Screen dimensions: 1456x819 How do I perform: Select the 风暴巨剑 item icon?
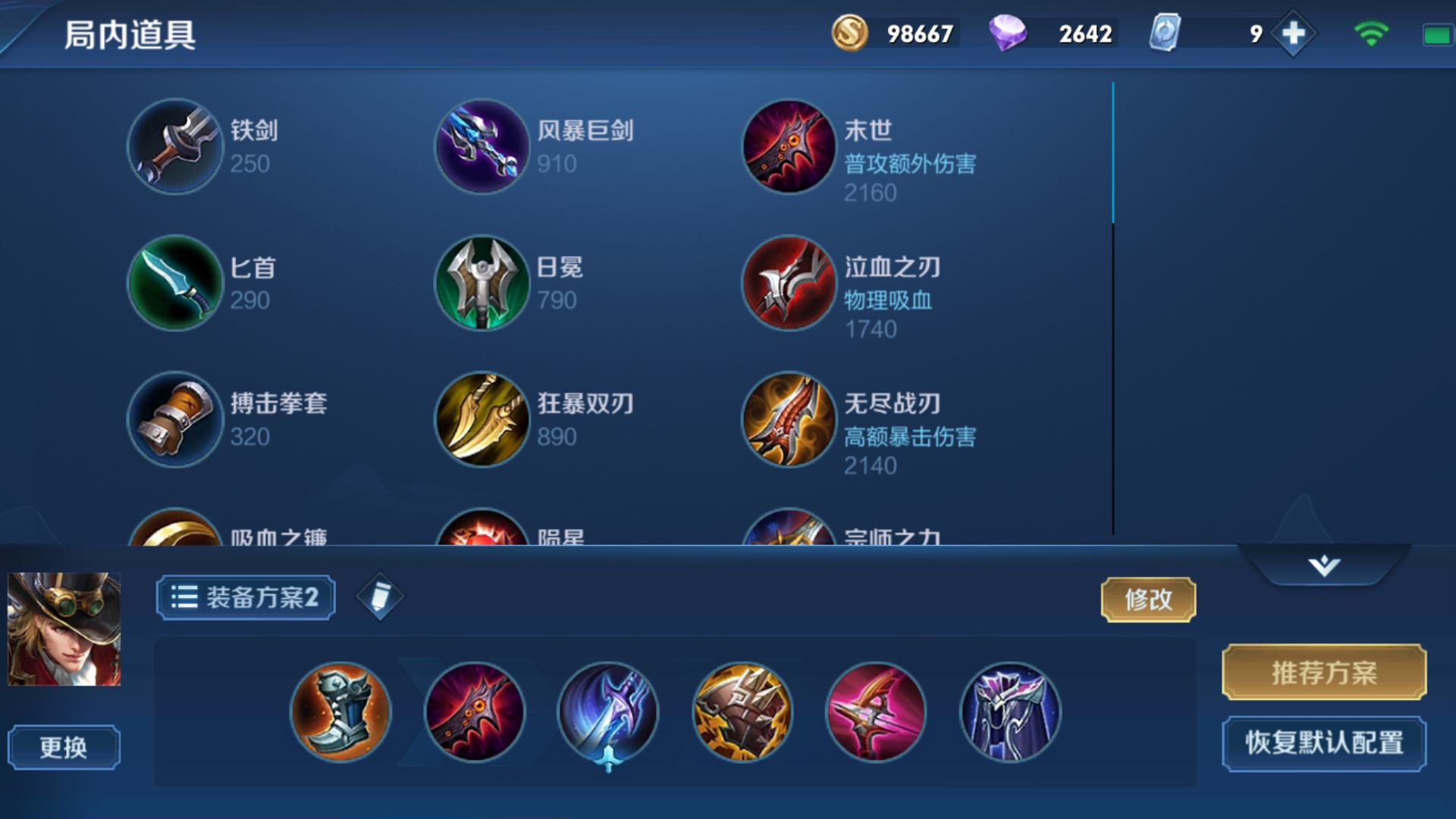482,146
